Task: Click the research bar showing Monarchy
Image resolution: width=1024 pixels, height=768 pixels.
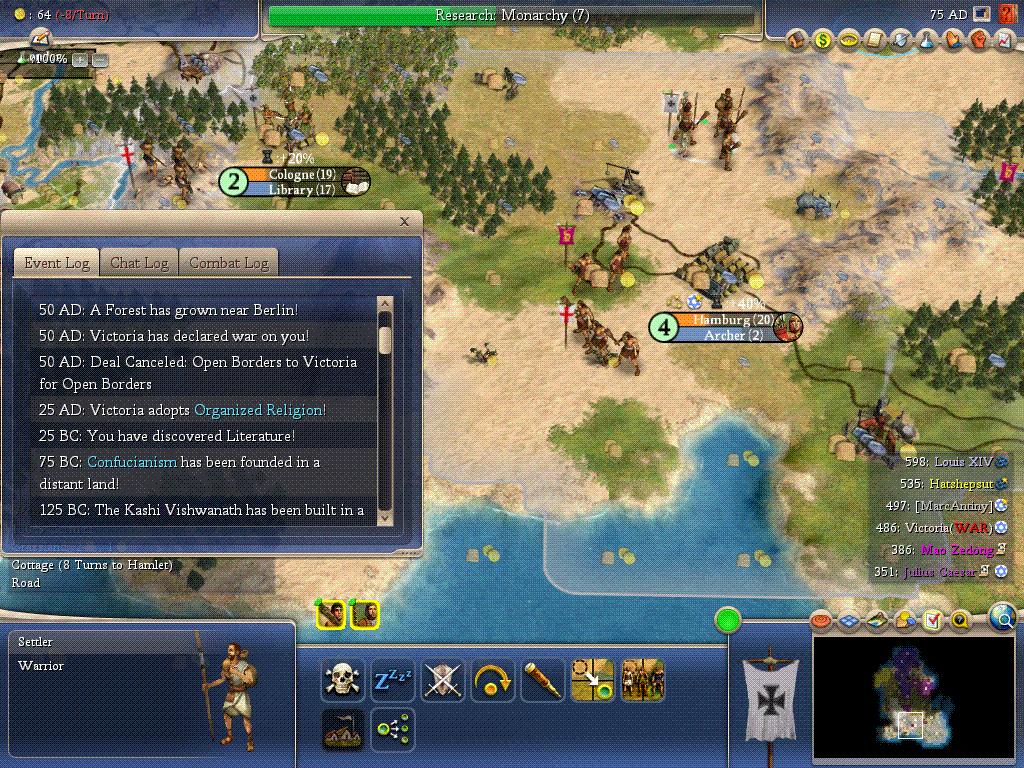Action: click(511, 16)
